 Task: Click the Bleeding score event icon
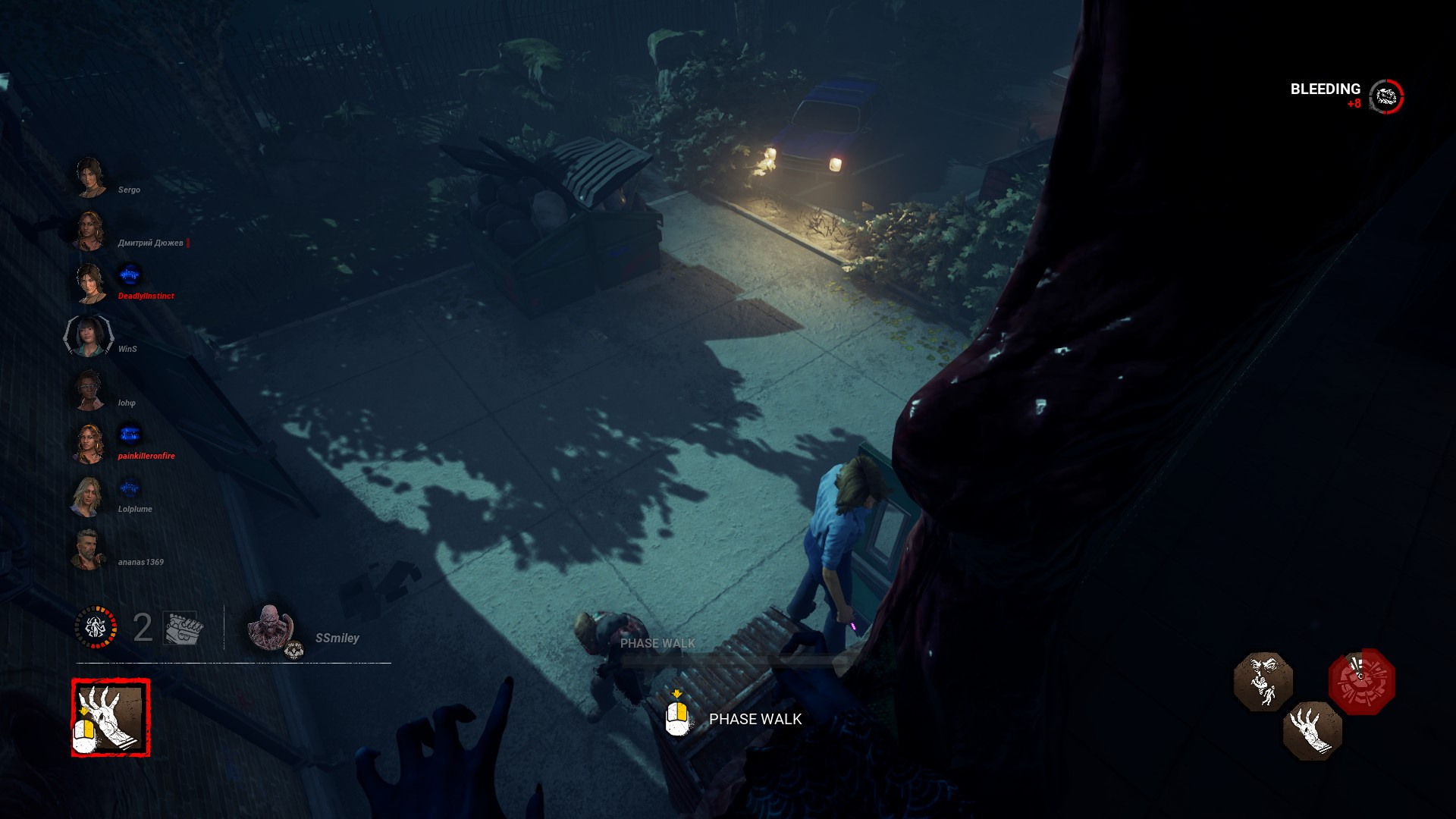tap(1386, 96)
